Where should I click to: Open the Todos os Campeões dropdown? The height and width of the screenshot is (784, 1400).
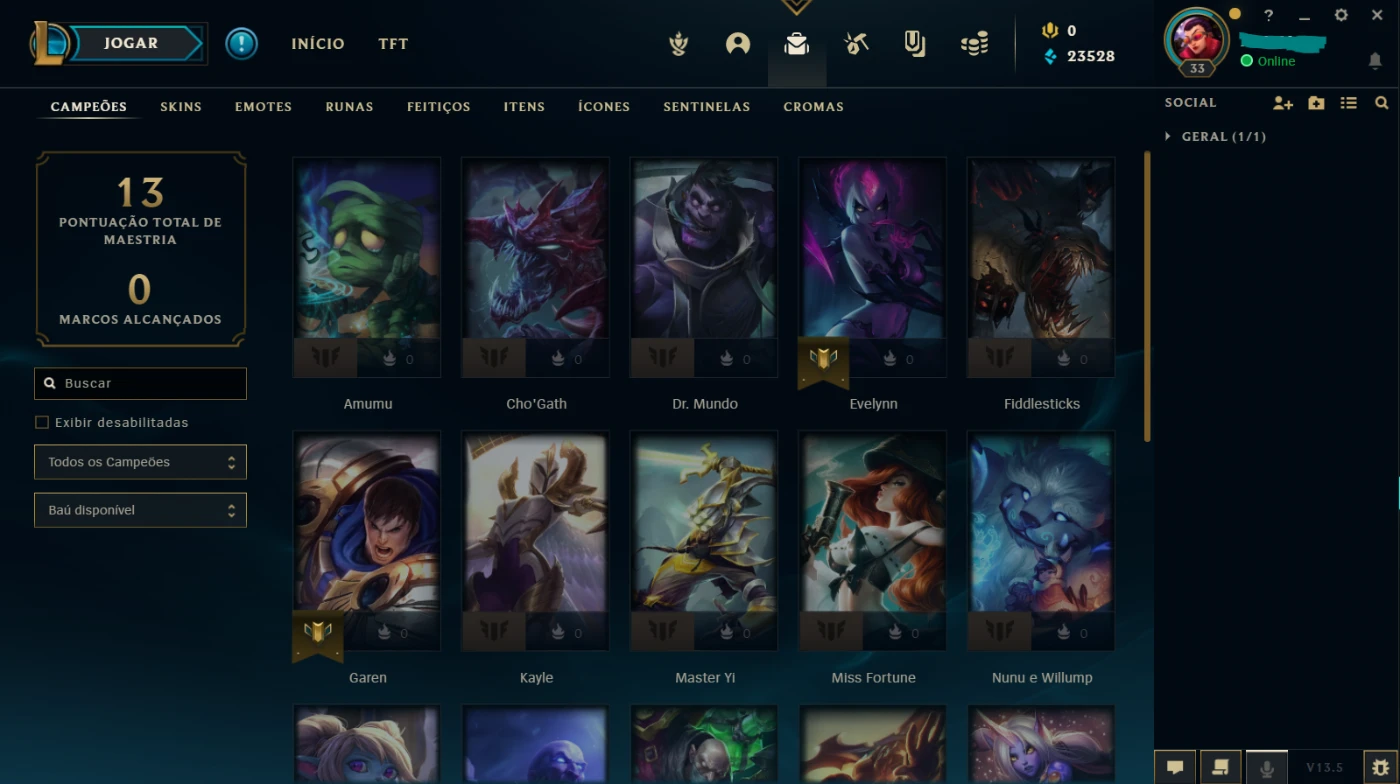(x=140, y=462)
